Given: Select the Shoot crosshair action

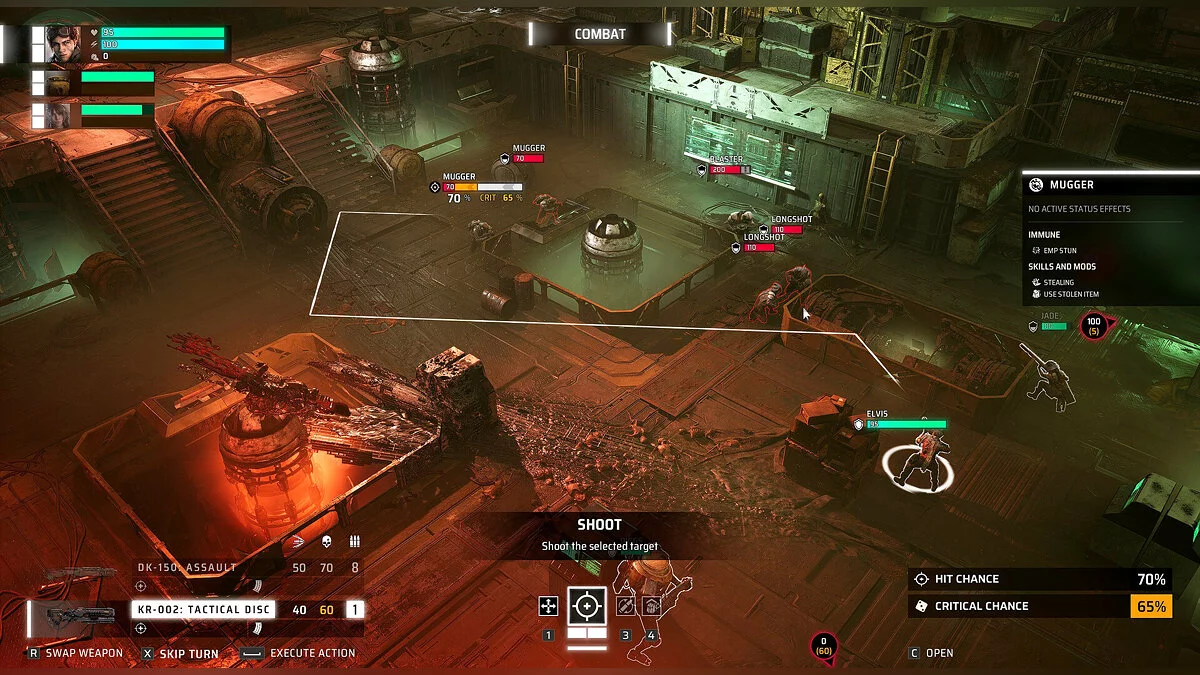Looking at the screenshot, I should coord(586,605).
